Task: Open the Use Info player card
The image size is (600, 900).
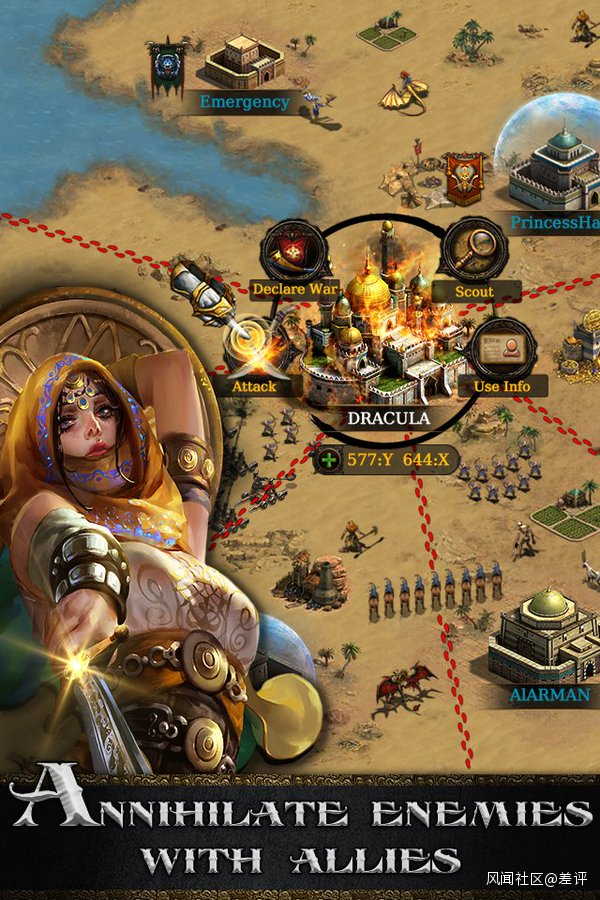Action: click(504, 348)
